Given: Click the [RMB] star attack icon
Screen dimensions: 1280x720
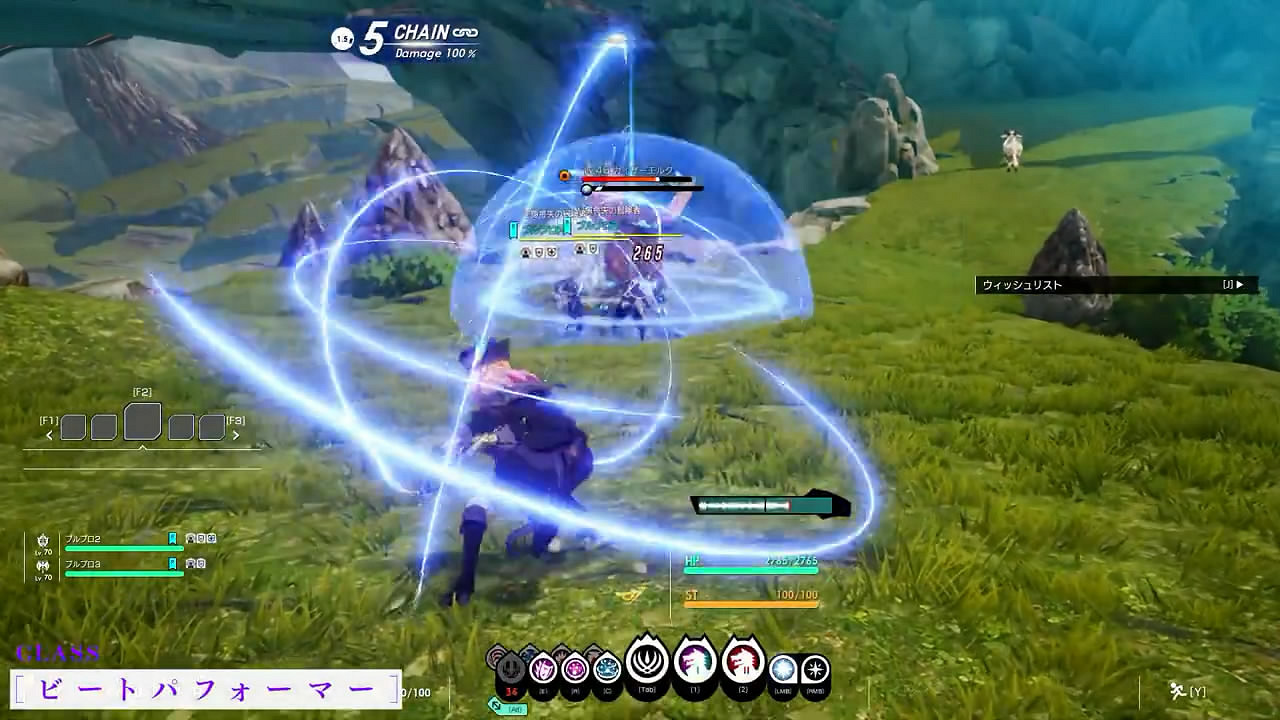Looking at the screenshot, I should pyautogui.click(x=816, y=668).
